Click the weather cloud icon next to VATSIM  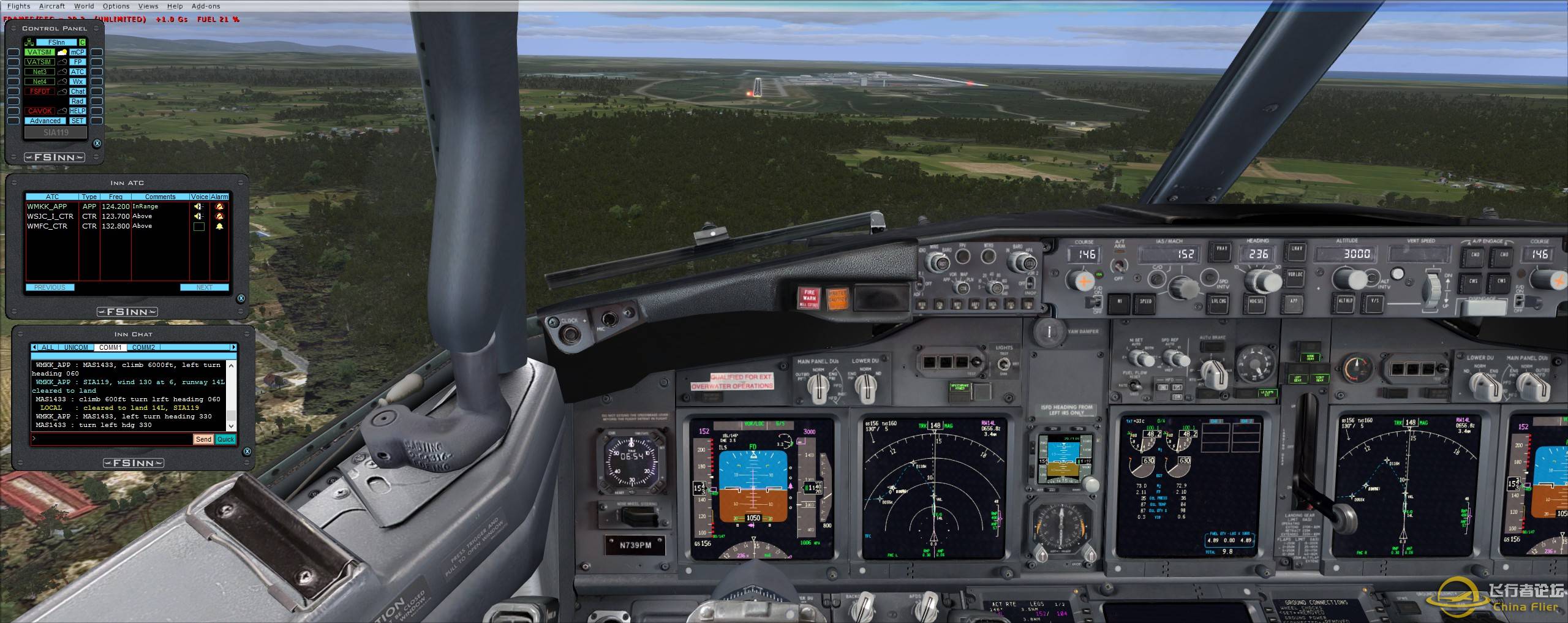62,53
